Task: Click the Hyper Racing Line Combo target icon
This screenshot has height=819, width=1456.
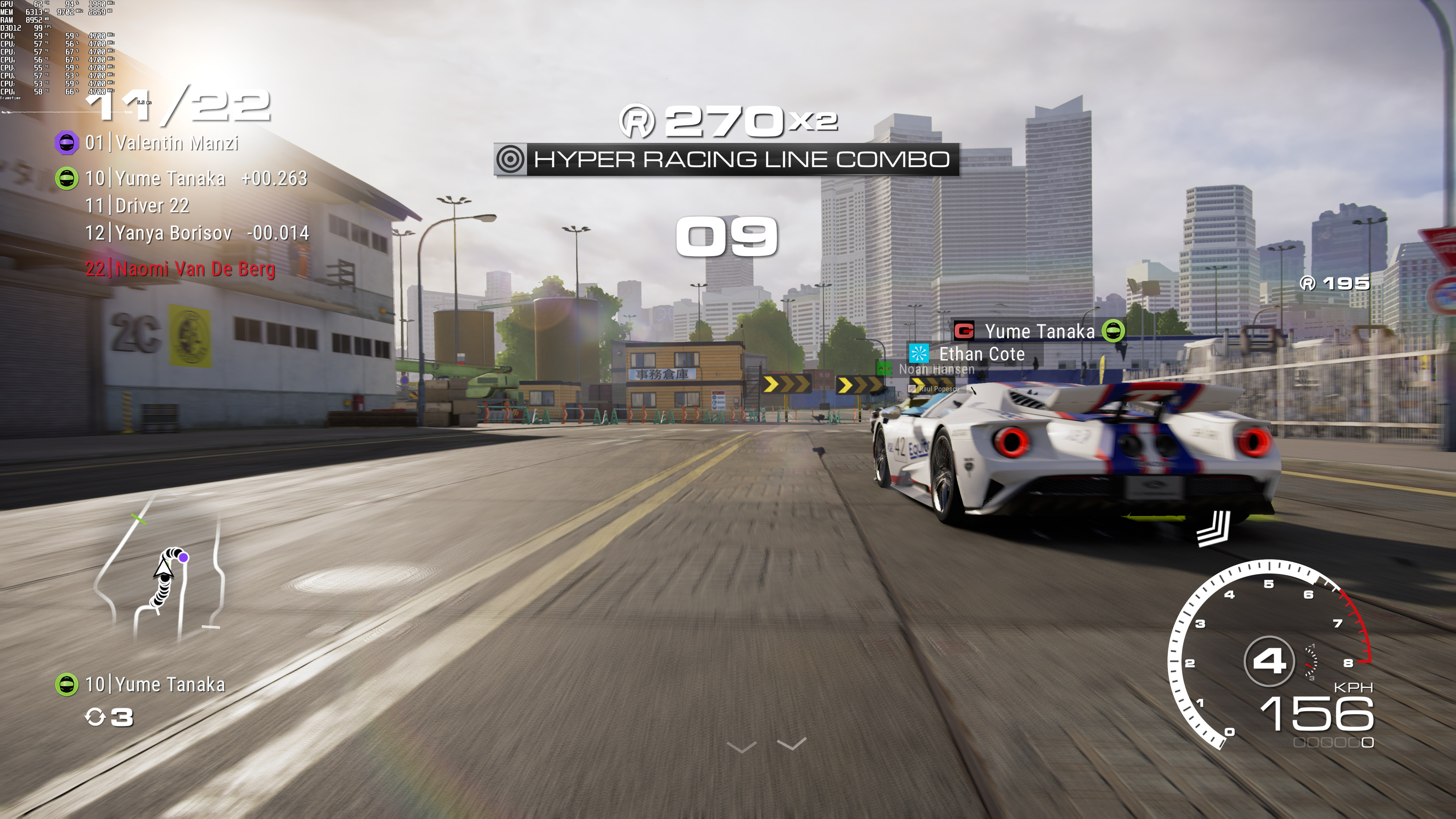Action: pos(510,159)
